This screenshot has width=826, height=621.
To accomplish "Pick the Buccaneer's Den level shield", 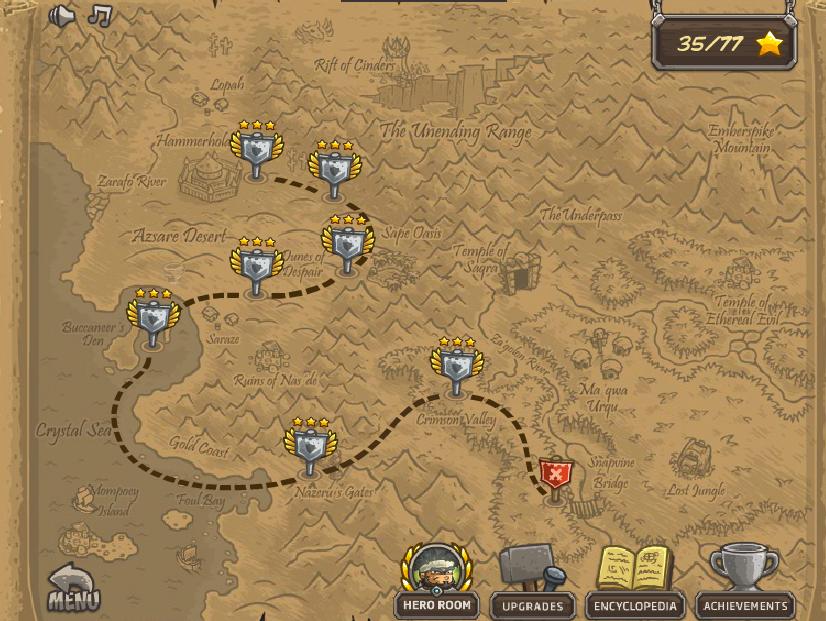I will point(153,319).
